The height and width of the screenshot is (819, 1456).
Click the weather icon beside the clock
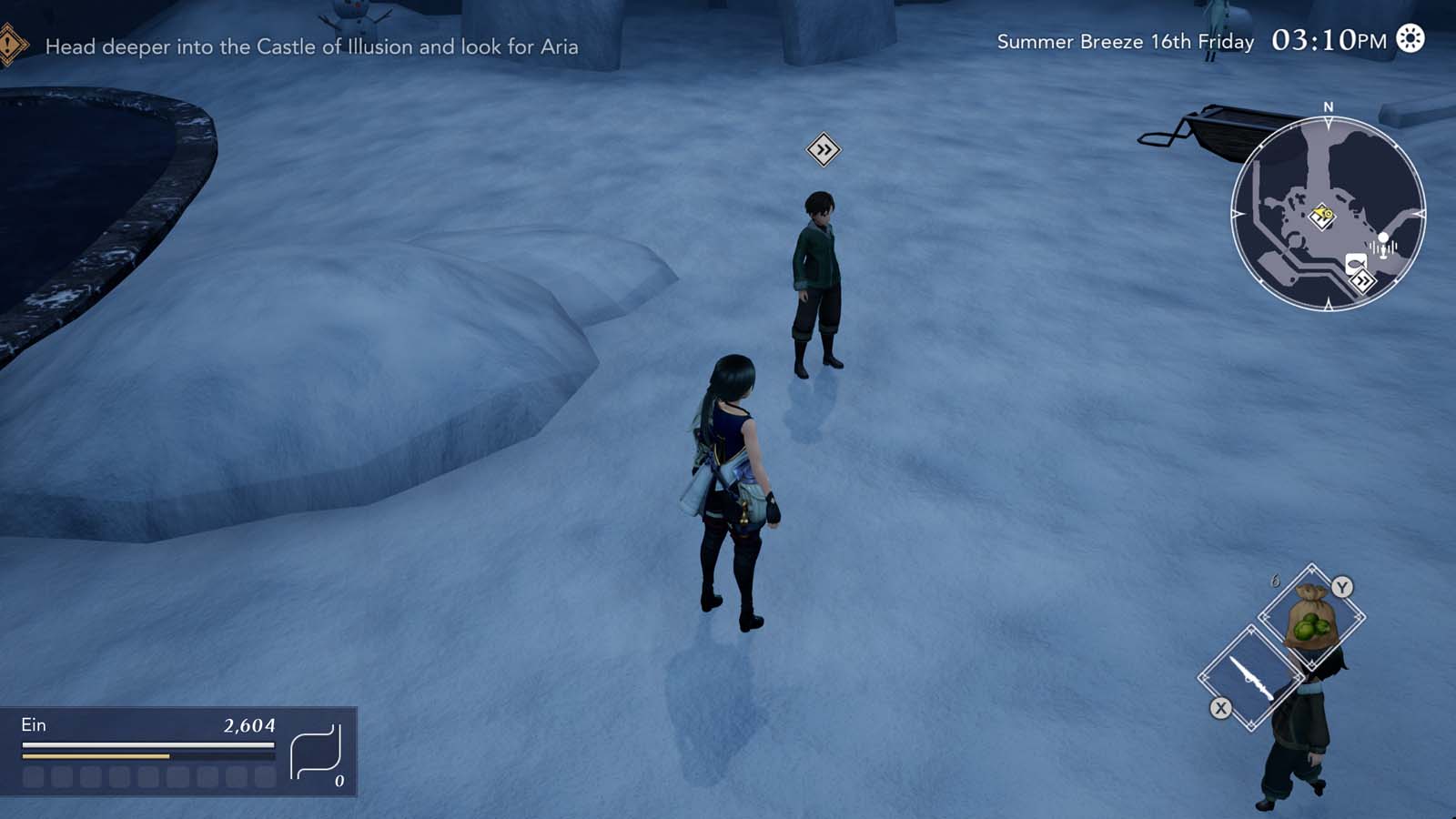(x=1410, y=39)
